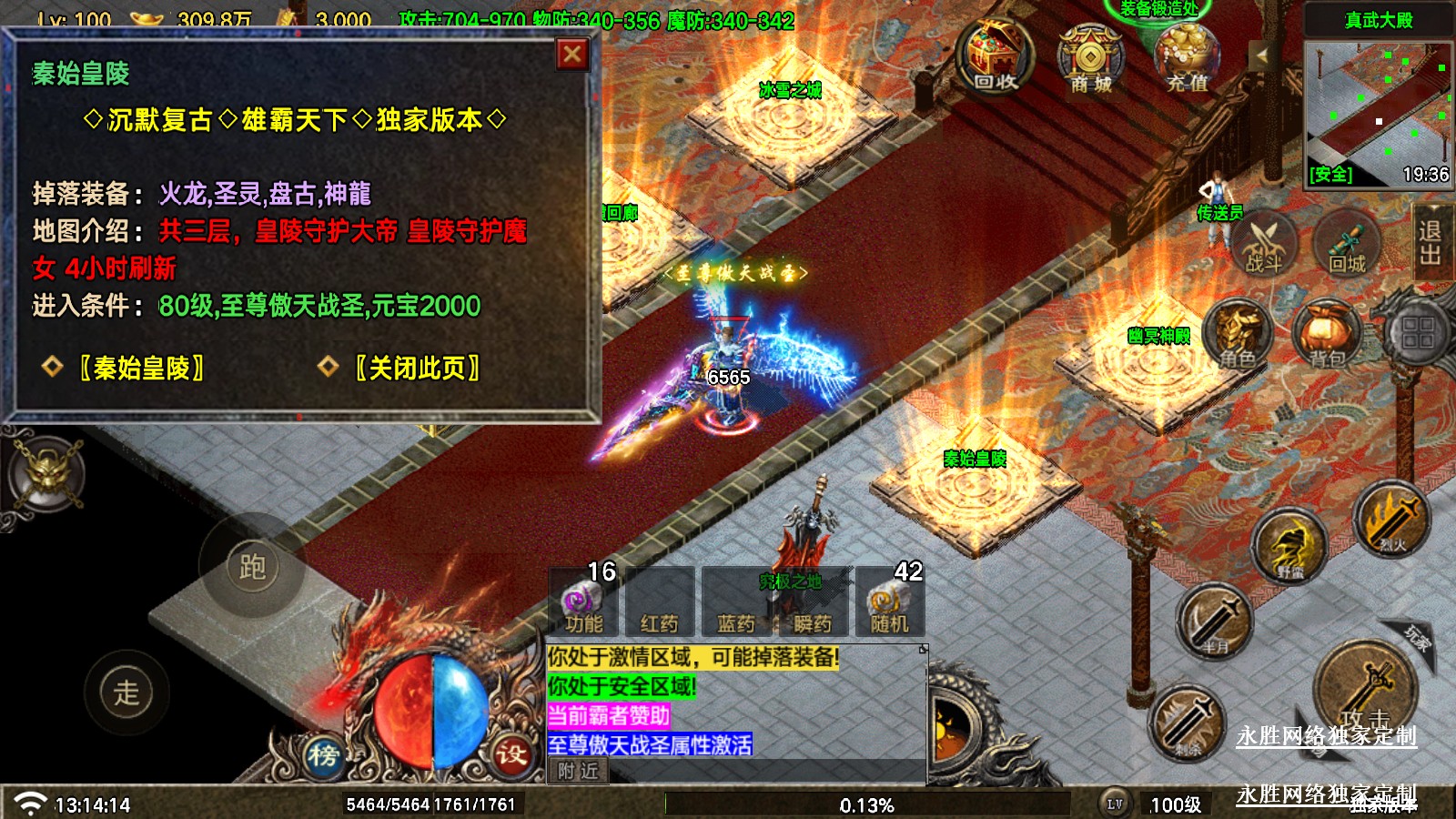
Task: Open the 榜 ranking button
Action: (322, 754)
